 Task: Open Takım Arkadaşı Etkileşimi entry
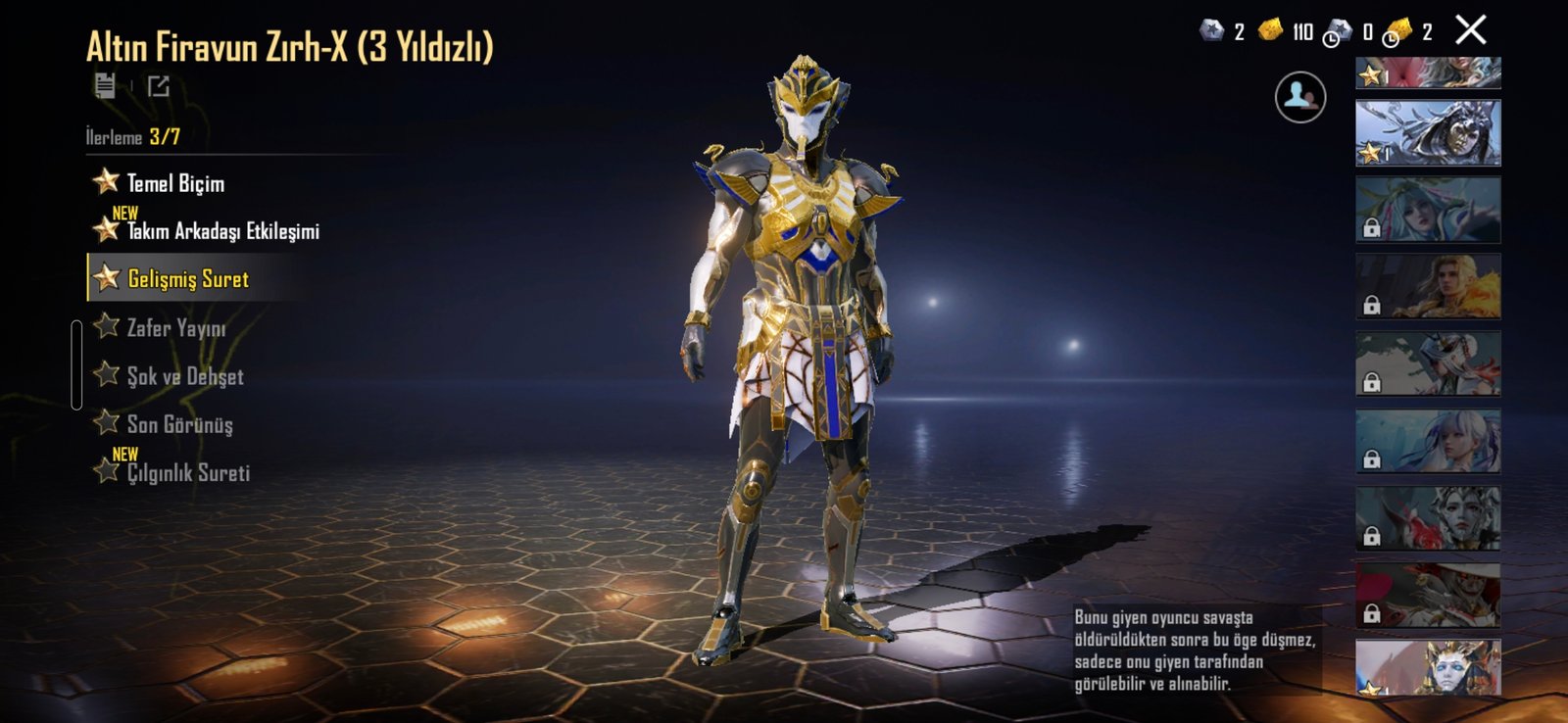pyautogui.click(x=221, y=231)
